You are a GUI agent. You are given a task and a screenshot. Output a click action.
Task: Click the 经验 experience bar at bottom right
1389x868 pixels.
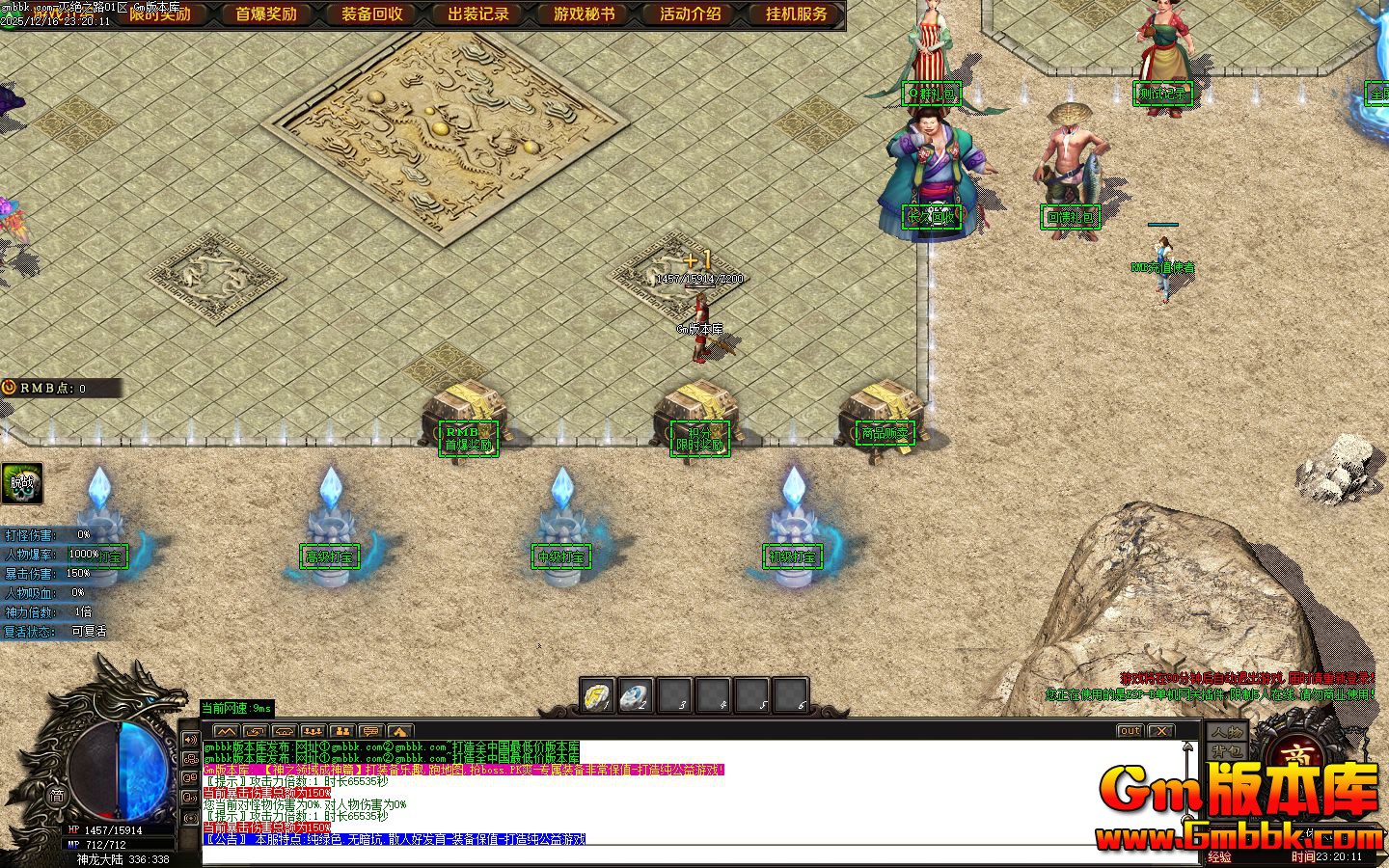pyautogui.click(x=1221, y=856)
